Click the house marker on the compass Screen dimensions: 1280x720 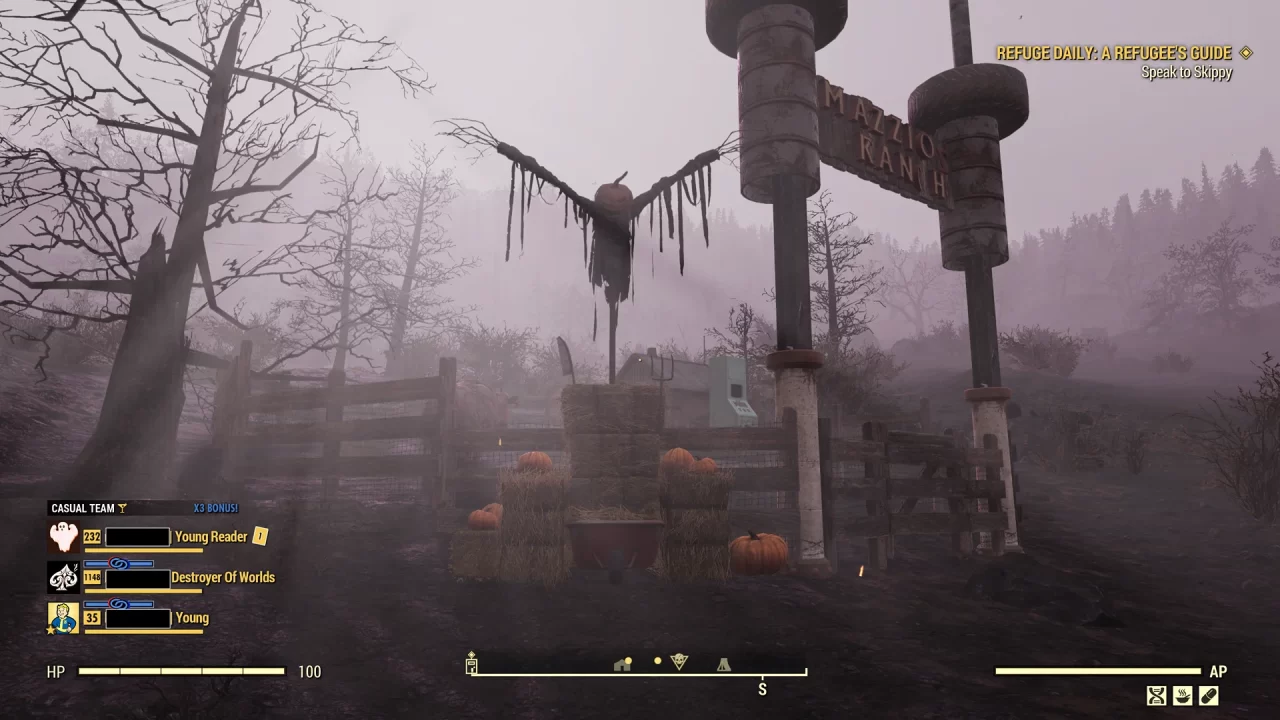[622, 664]
